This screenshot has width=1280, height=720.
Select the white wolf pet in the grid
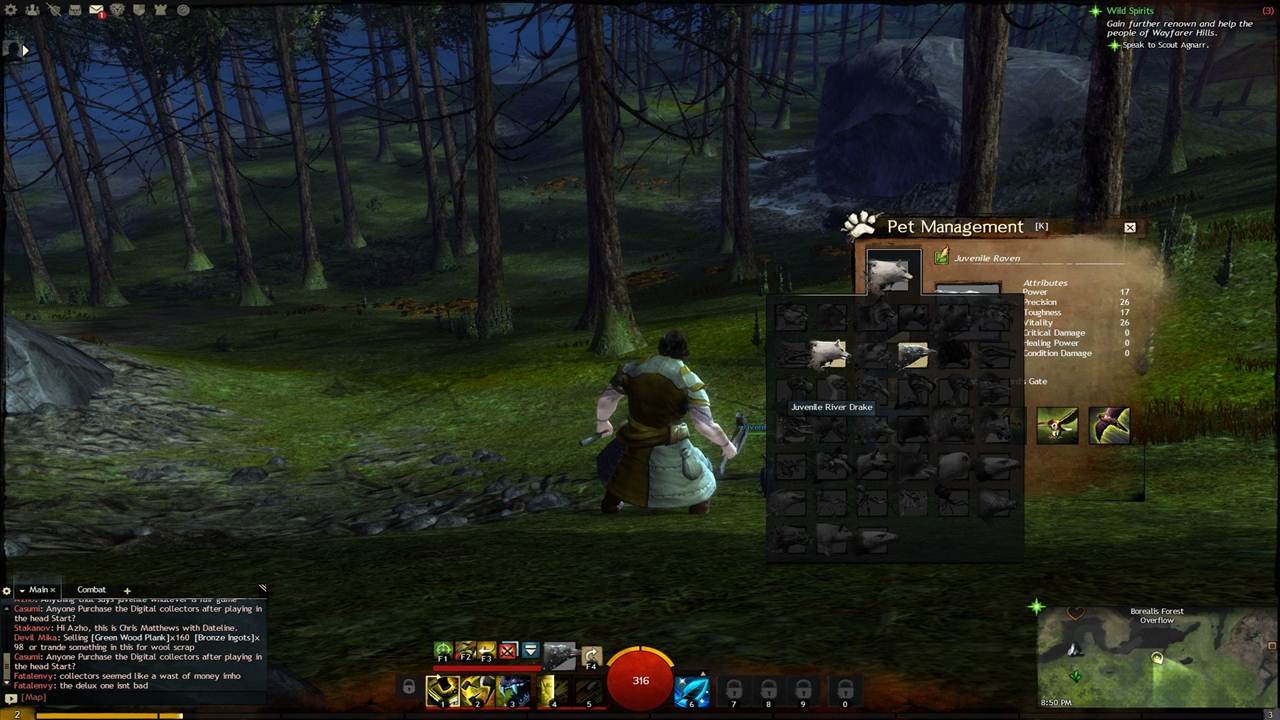(x=828, y=353)
